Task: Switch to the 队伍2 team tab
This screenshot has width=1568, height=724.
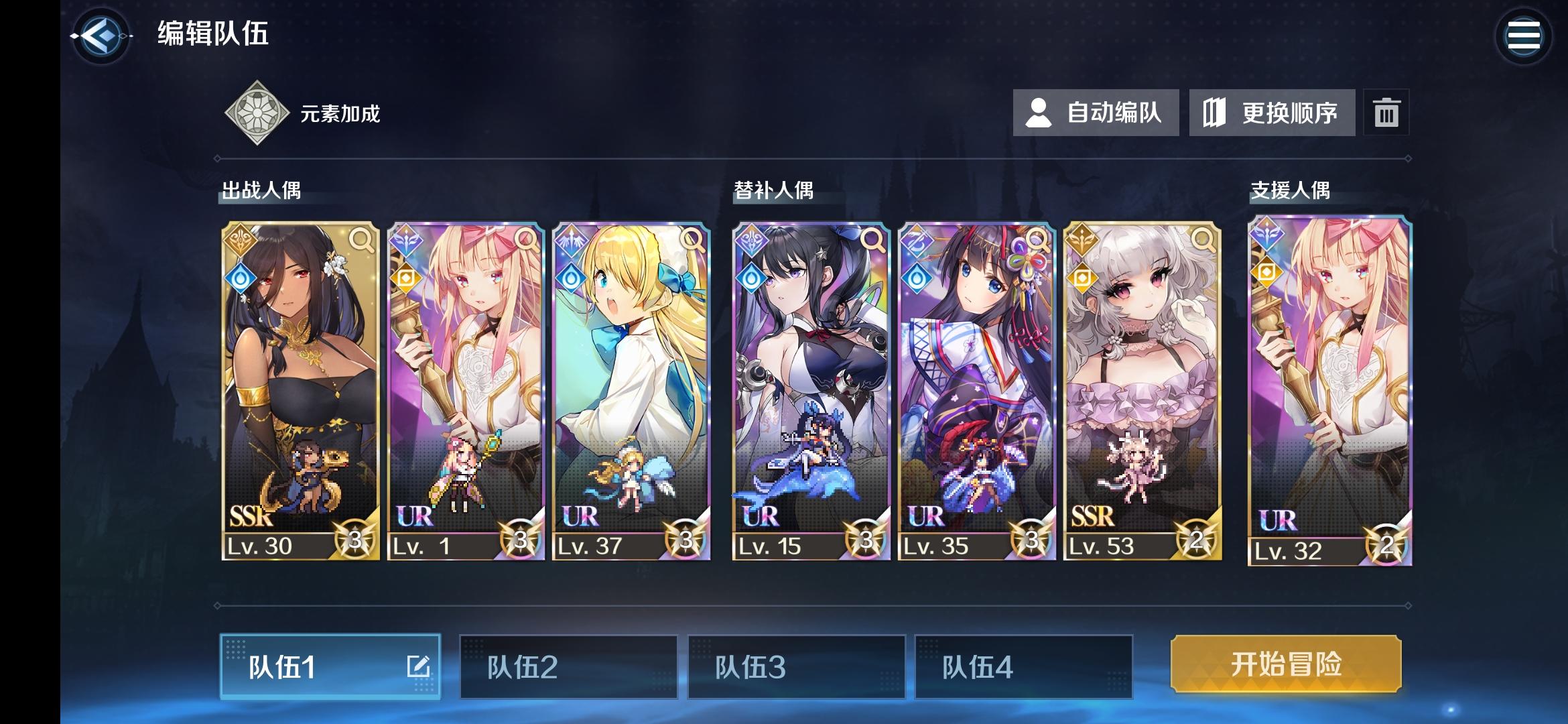Action: [568, 666]
